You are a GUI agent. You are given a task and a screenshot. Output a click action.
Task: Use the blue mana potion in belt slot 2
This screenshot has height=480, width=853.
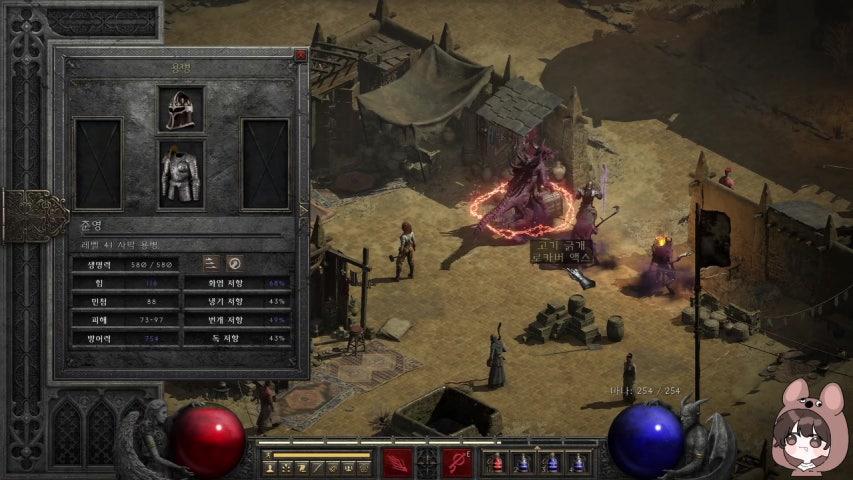click(522, 463)
